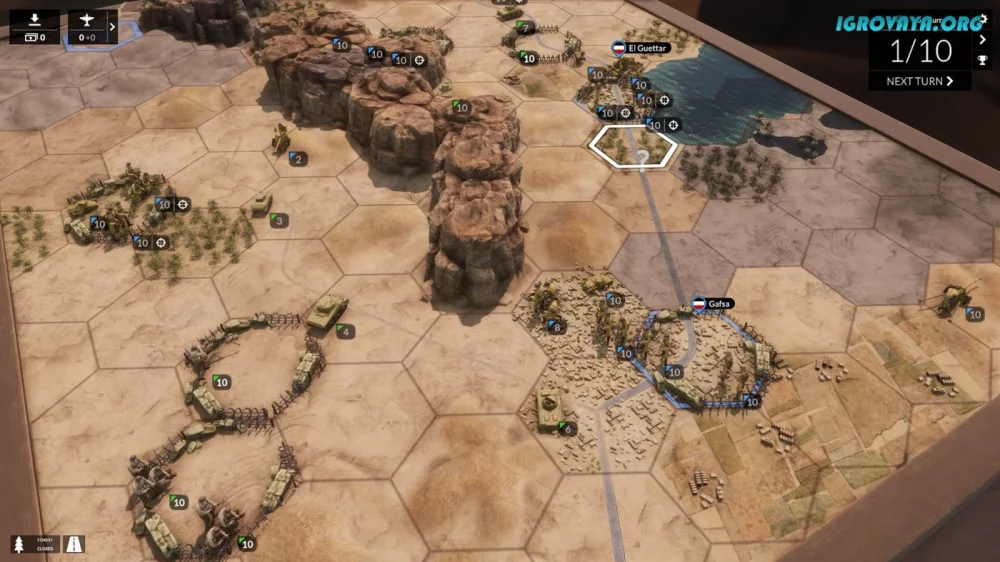1000x562 pixels.
Task: Select the tank unit with strength 6
Action: tap(550, 406)
